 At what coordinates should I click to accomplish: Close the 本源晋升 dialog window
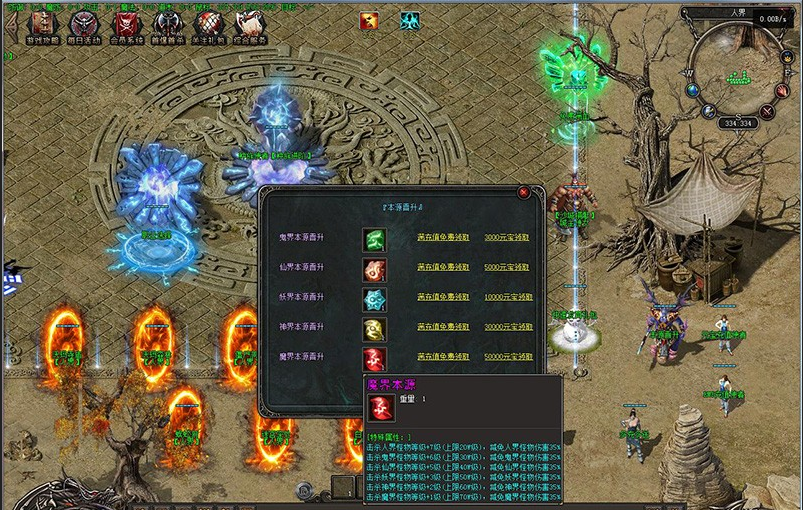[x=523, y=192]
